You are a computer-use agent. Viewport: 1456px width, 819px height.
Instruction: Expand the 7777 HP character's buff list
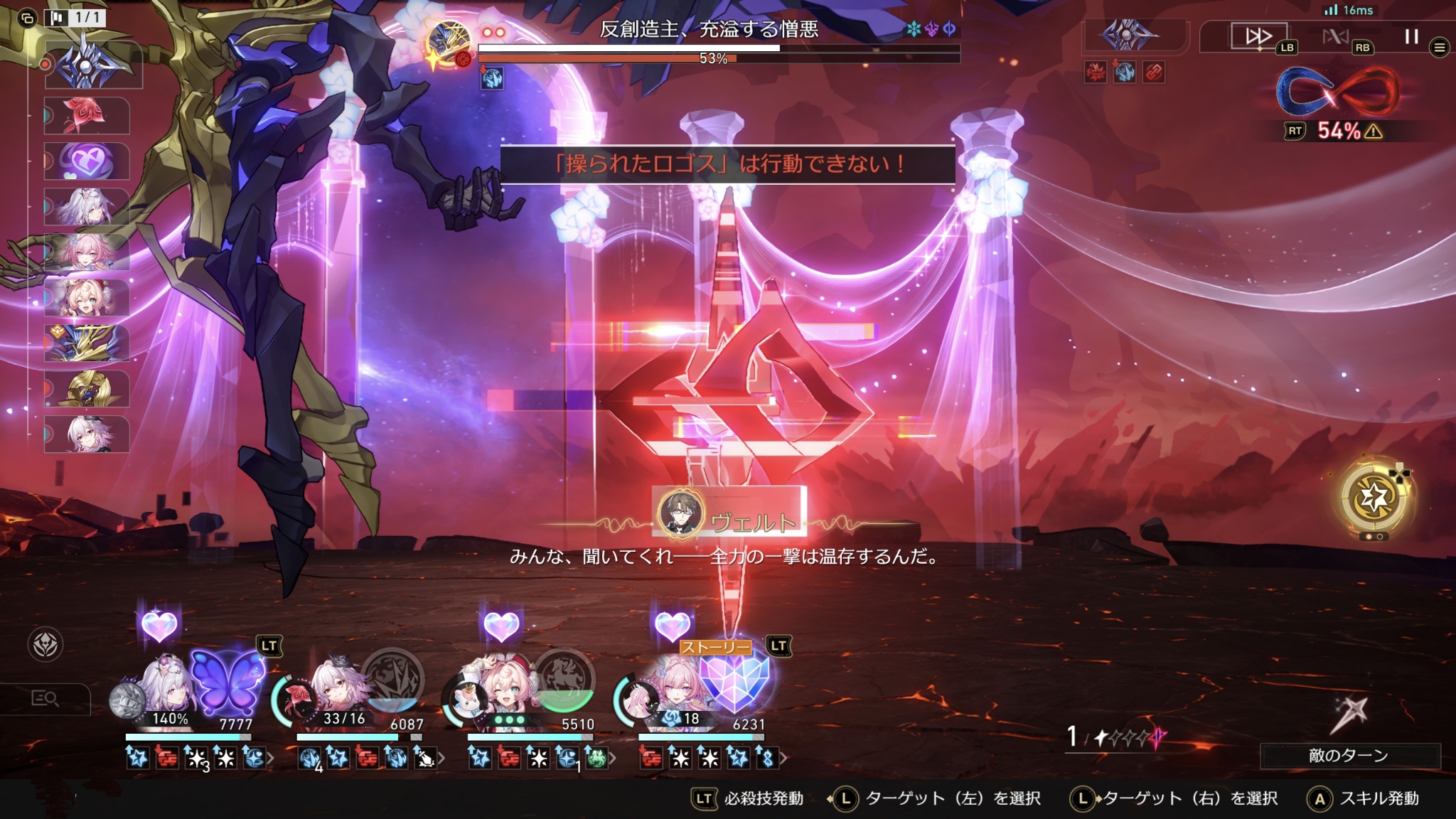point(271,759)
